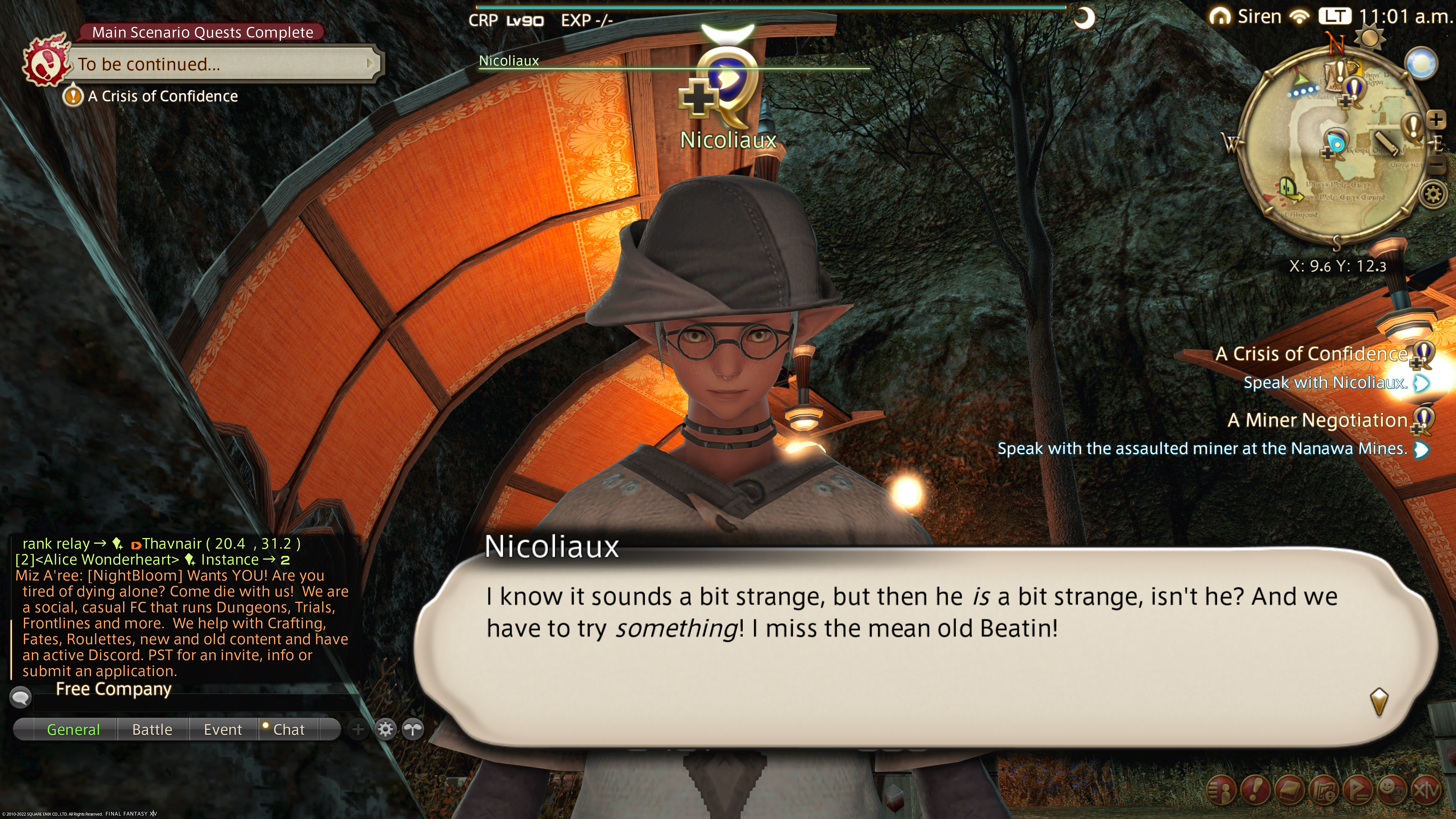Advance Nicoliaux's dialogue with the yellow arrow
1456x819 pixels.
click(x=1379, y=701)
